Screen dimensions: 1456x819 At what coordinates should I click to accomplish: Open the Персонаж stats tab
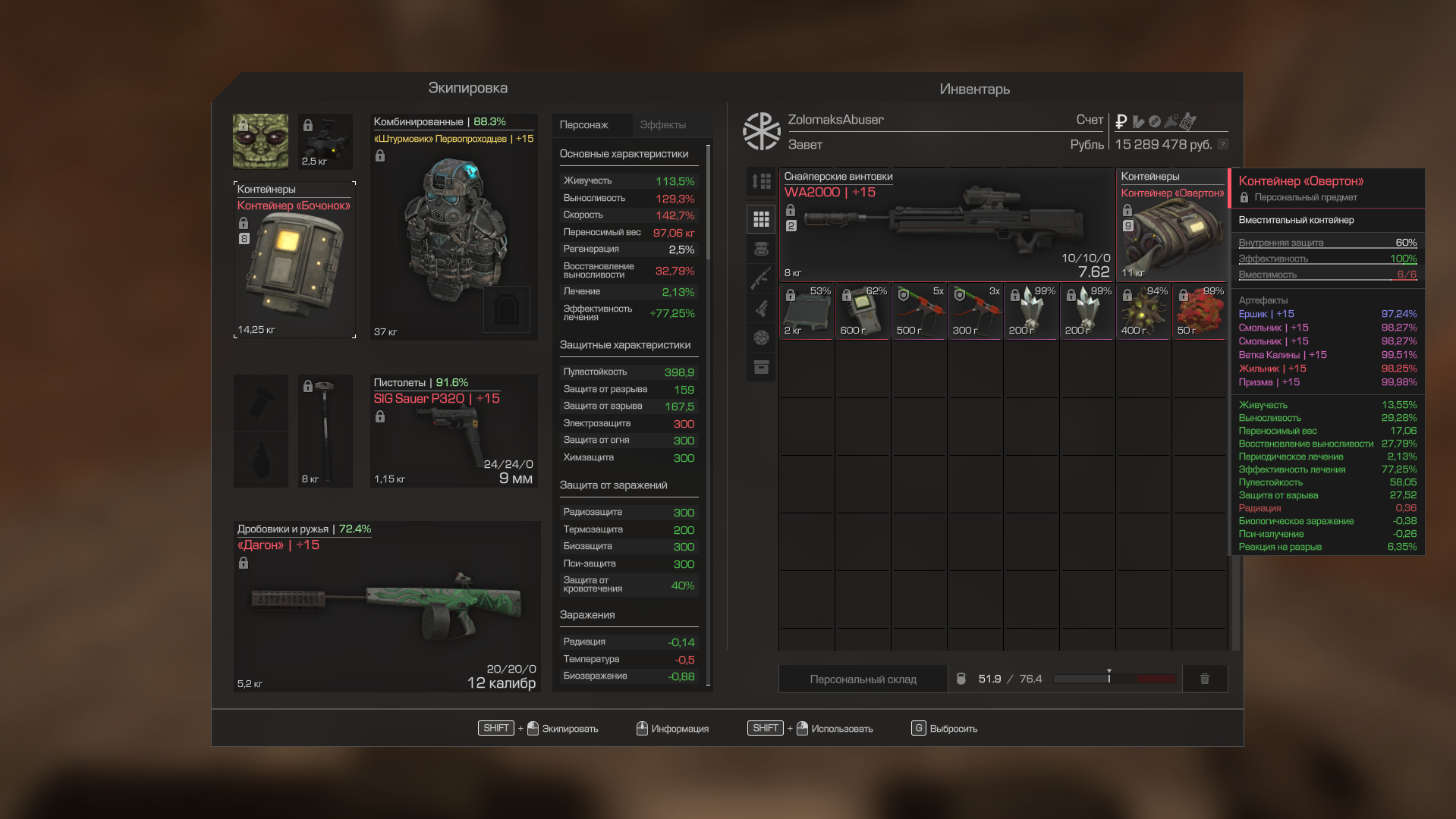coord(584,125)
